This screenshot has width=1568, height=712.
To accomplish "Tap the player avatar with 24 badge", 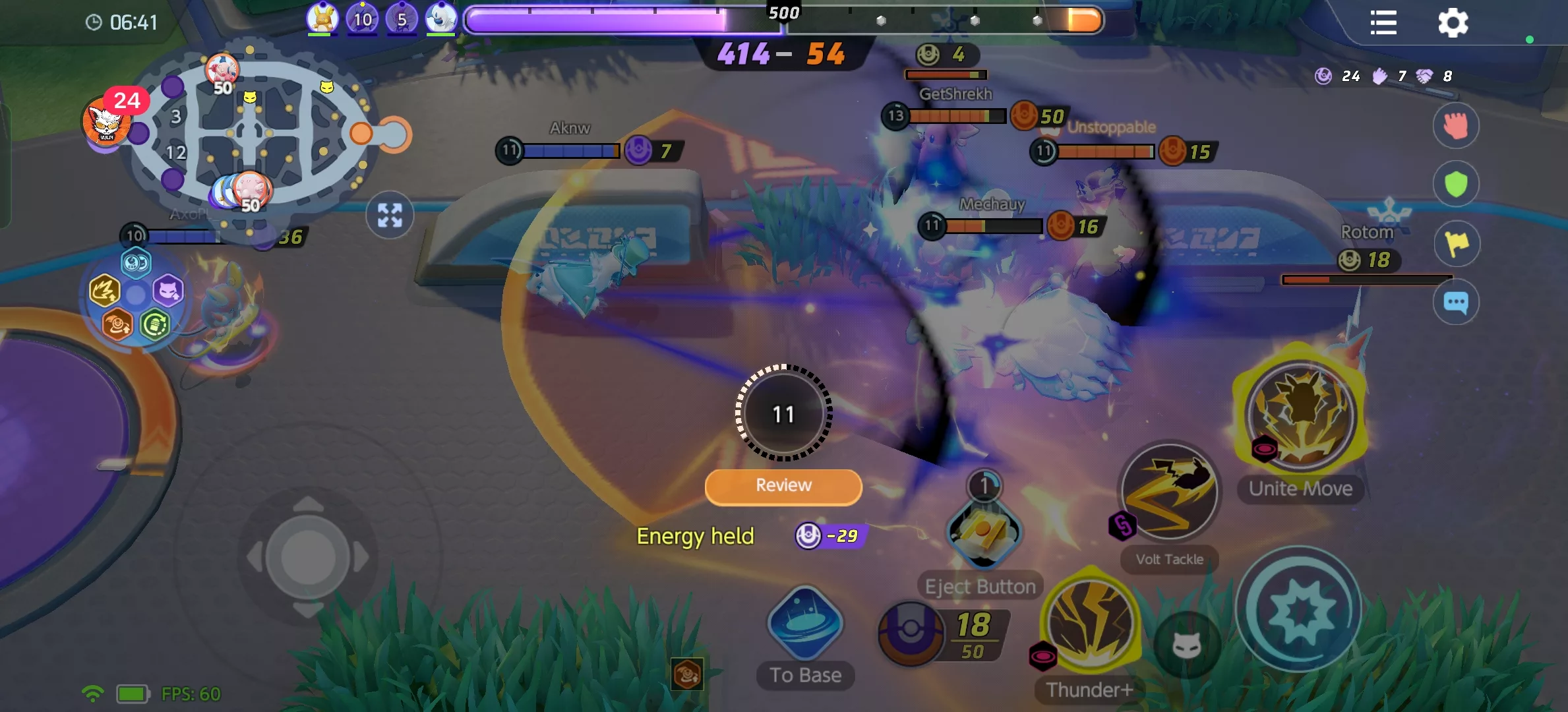I will click(x=107, y=123).
